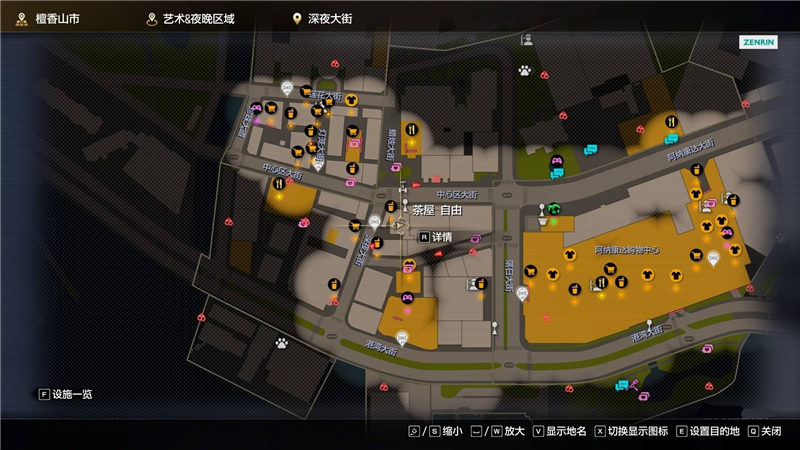Pick the paw print marker below 港湾大街

[x=283, y=342]
